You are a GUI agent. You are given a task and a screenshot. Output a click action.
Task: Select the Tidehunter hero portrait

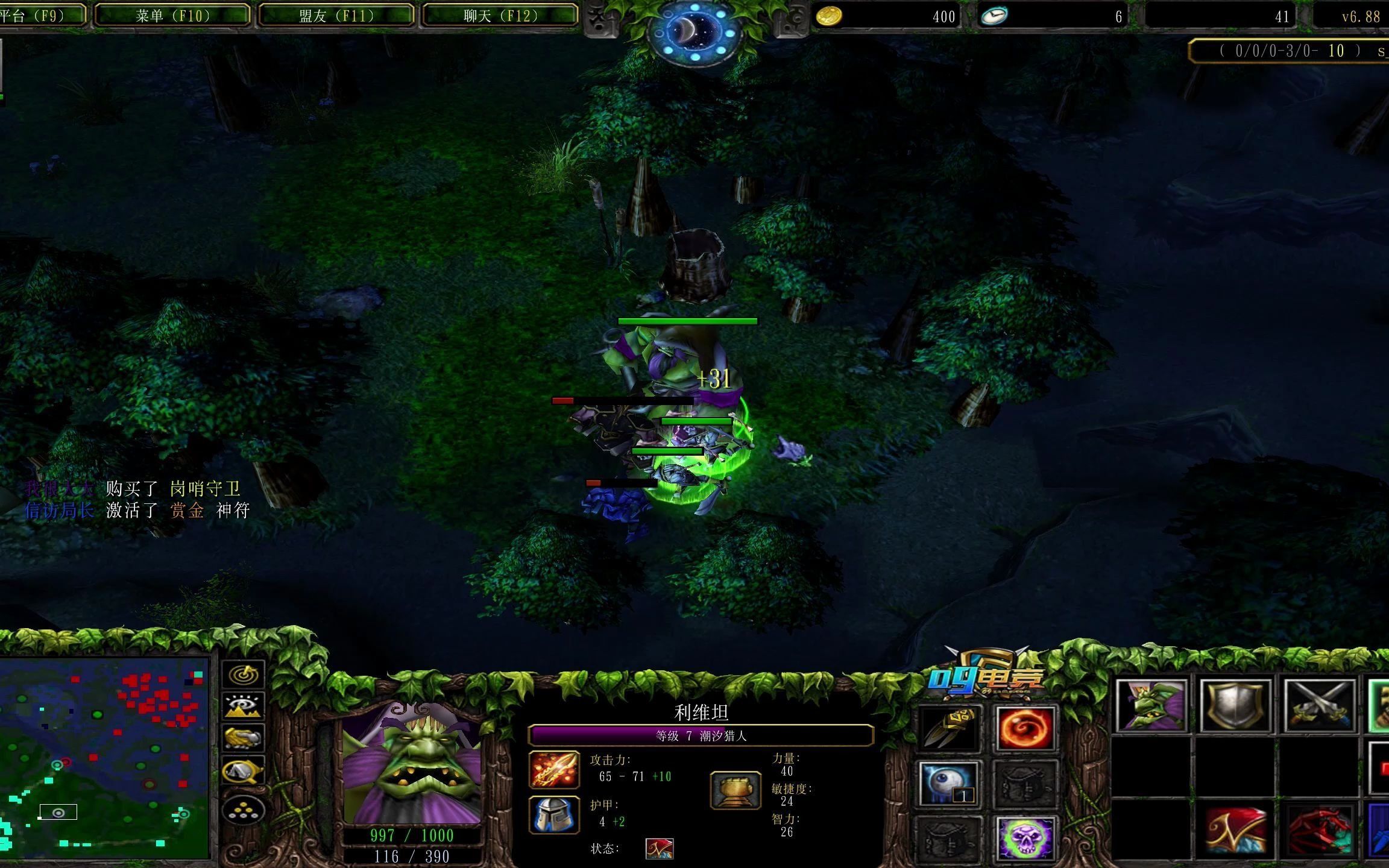(x=412, y=763)
